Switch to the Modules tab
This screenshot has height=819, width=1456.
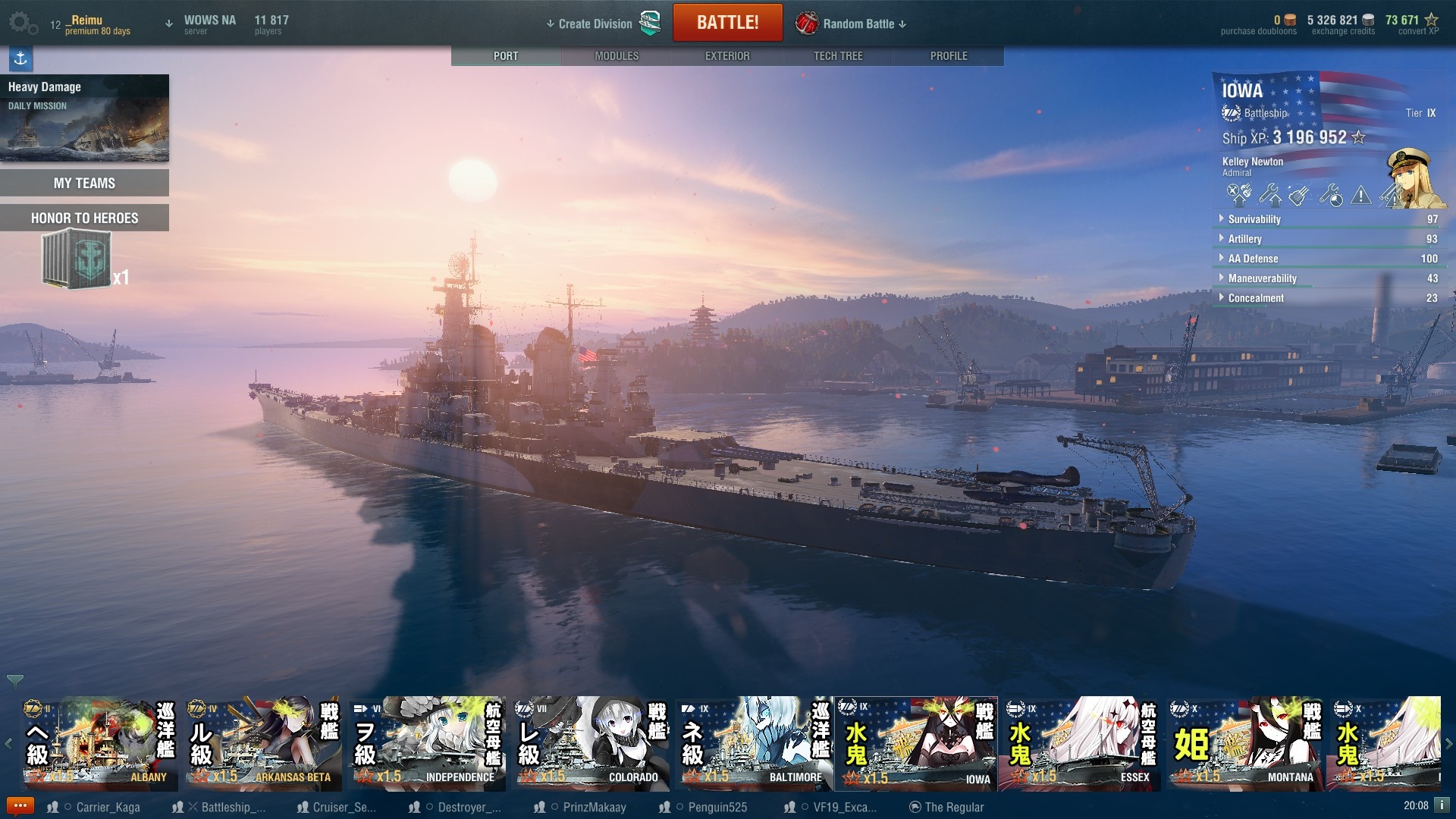coord(617,56)
